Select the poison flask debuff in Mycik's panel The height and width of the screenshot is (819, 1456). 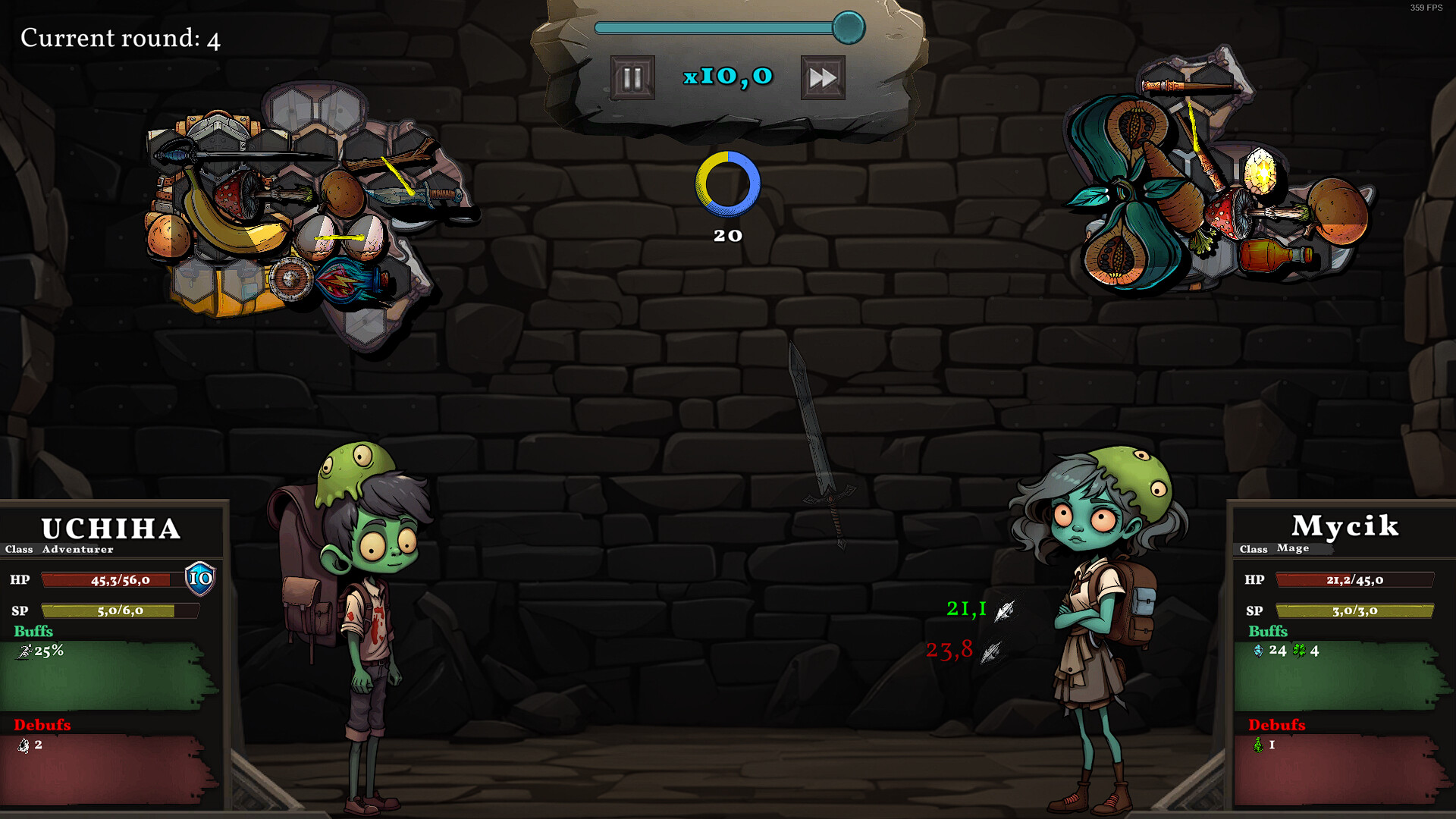[x=1260, y=745]
